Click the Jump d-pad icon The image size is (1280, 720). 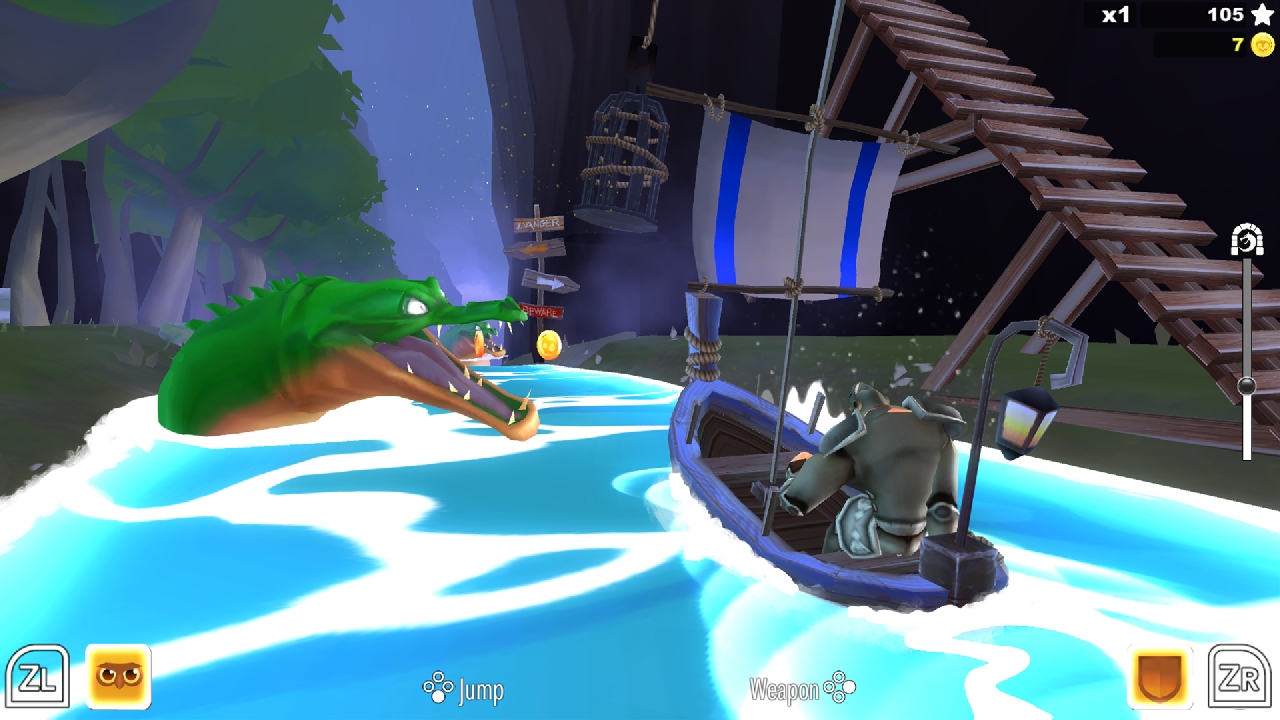[437, 689]
